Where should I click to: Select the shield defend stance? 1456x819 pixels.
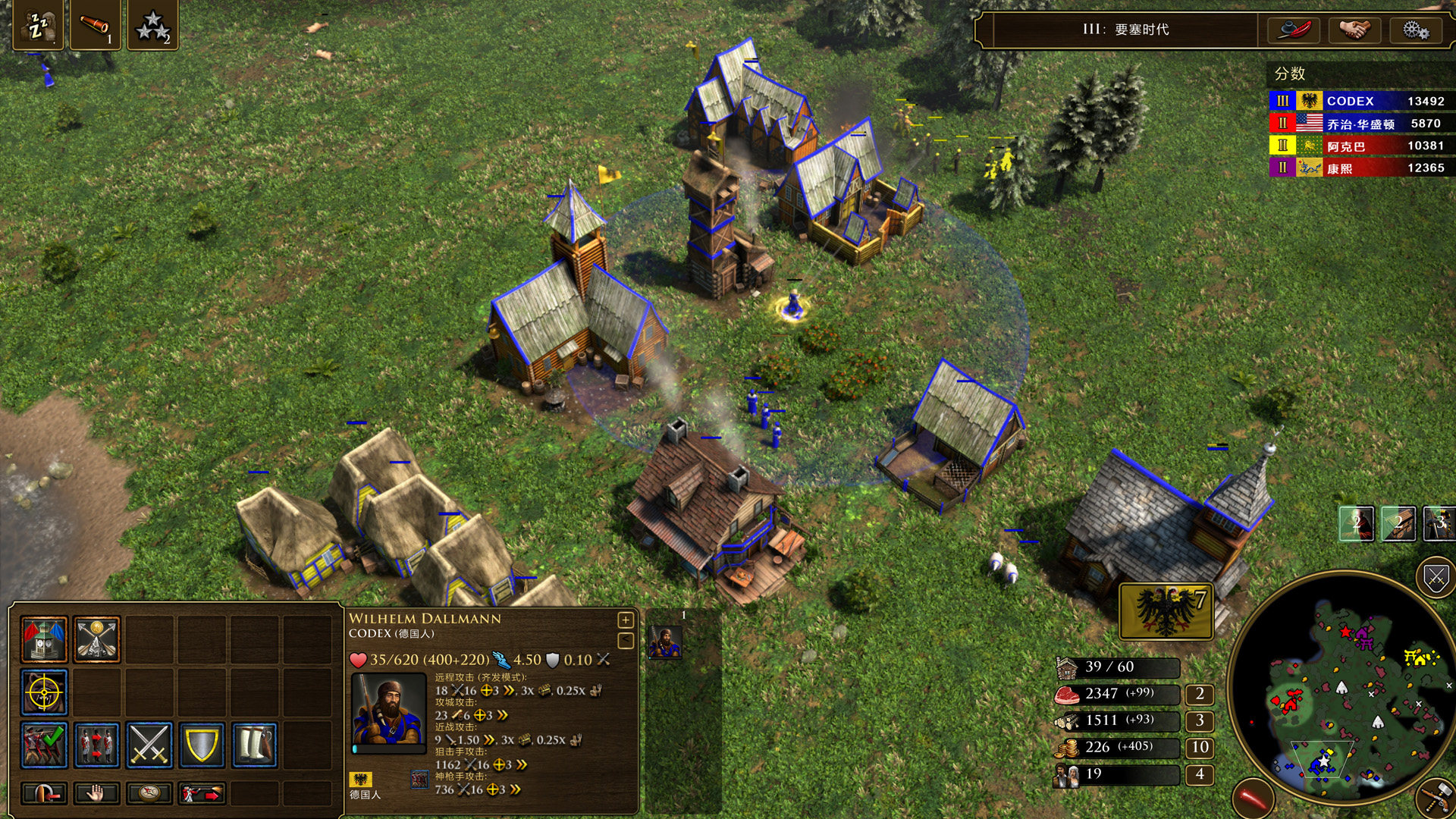pyautogui.click(x=202, y=745)
